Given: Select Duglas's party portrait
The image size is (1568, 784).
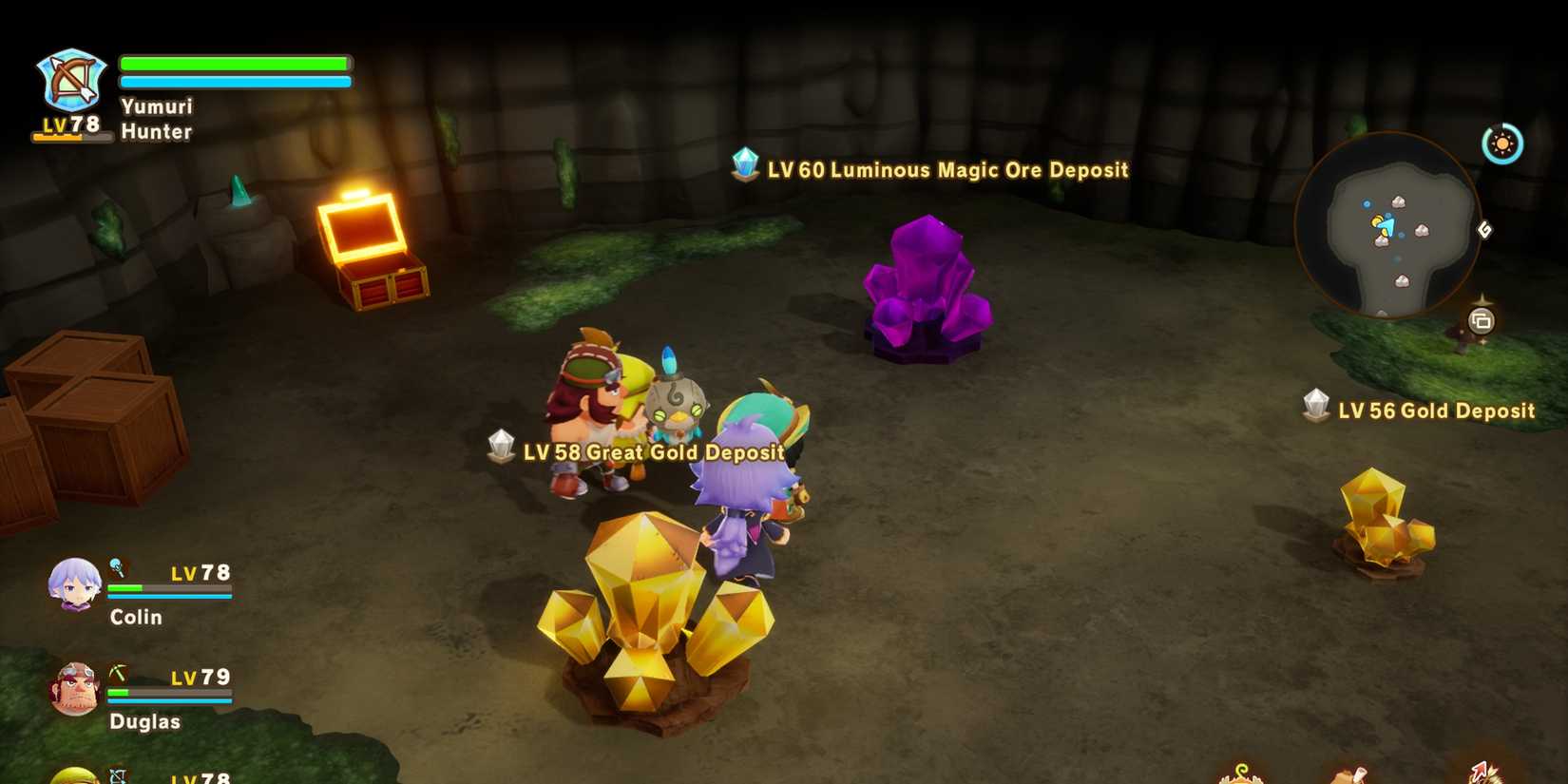Looking at the screenshot, I should (76, 687).
